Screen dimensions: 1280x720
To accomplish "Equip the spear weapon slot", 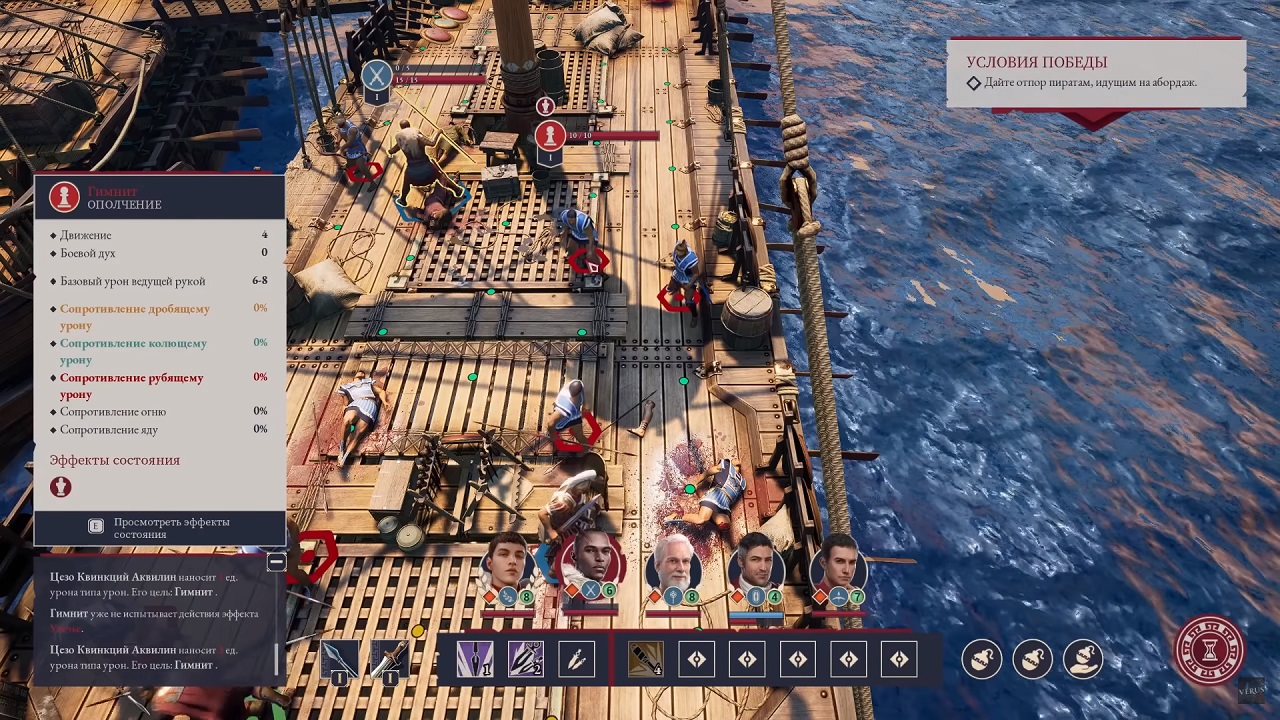I will [x=338, y=661].
